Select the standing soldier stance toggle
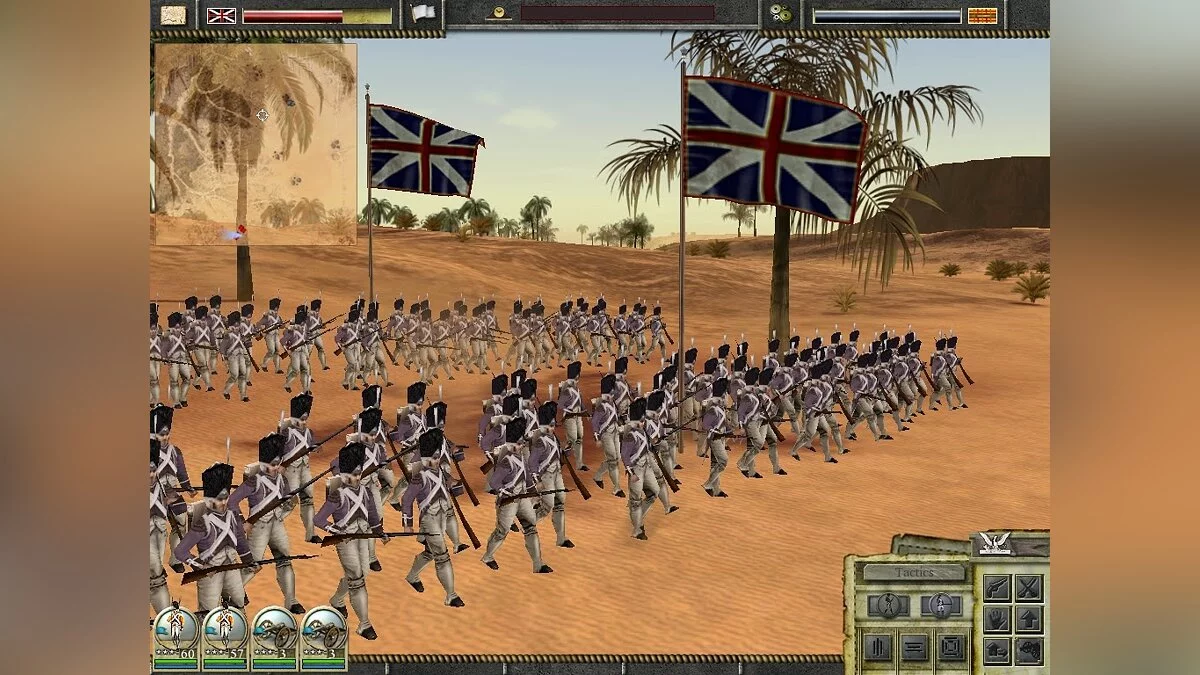 pos(940,605)
